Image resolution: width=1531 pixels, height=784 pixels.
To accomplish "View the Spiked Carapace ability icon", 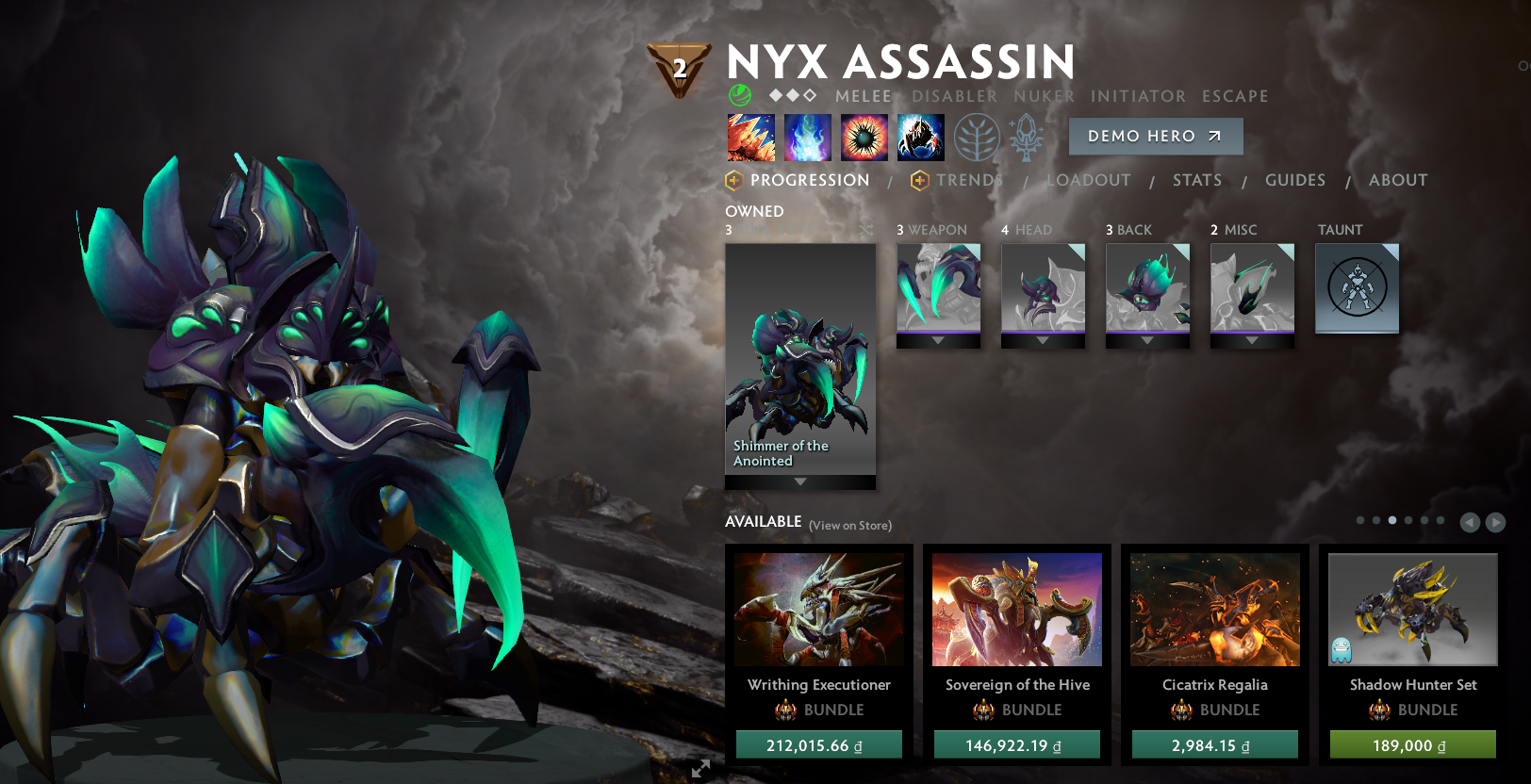I will [864, 137].
